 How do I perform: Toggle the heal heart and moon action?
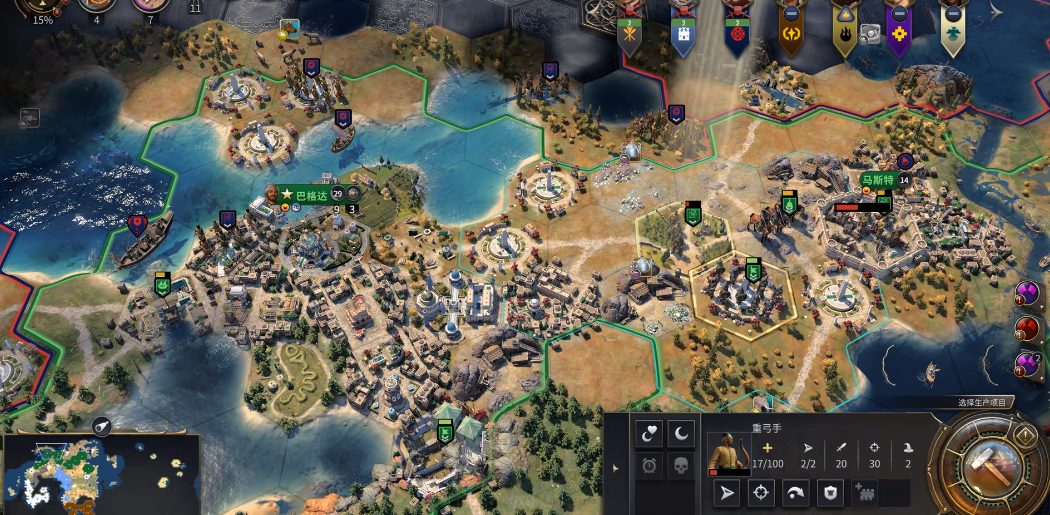coord(650,433)
